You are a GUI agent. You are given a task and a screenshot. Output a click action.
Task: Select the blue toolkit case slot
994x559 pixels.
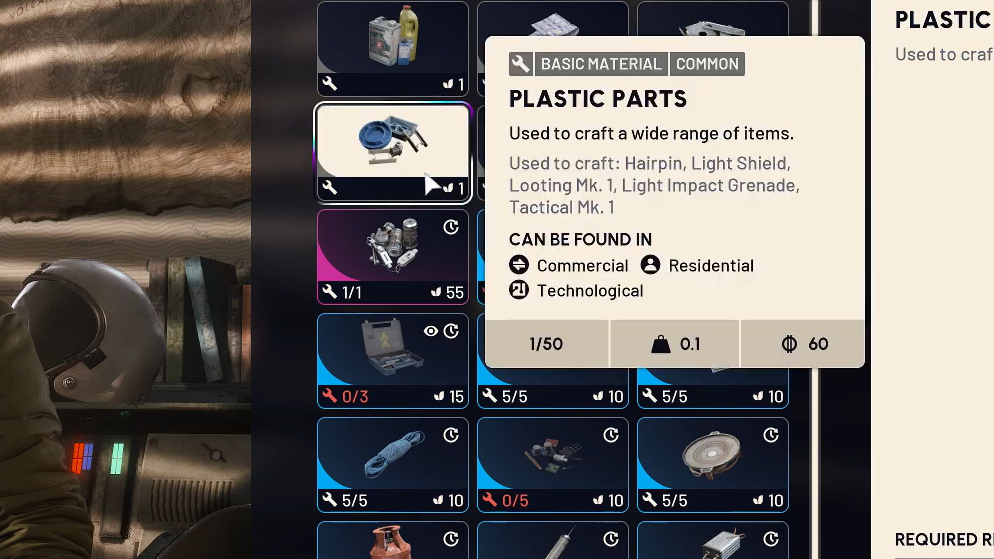tap(392, 360)
